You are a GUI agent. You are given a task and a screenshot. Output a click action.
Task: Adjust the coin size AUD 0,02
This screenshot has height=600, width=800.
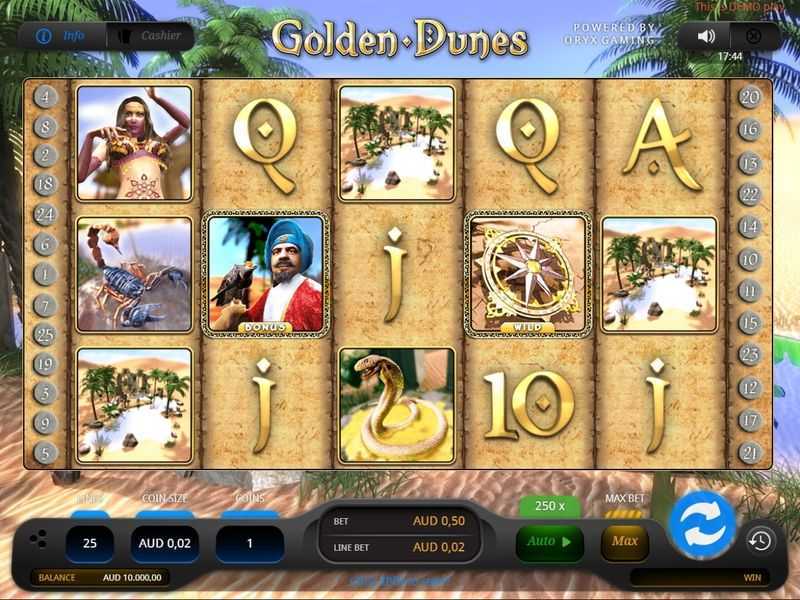(x=164, y=544)
